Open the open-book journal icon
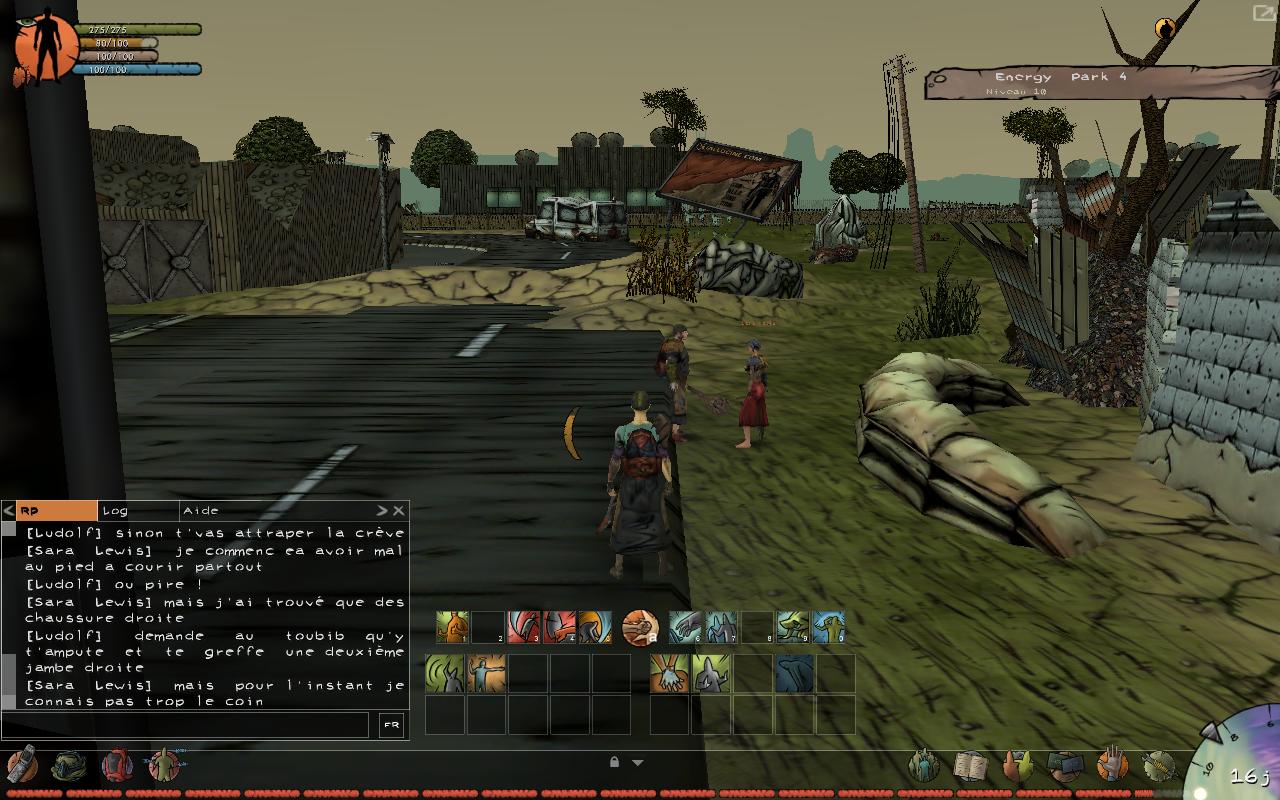Screen dimensions: 1280x800 970,766
